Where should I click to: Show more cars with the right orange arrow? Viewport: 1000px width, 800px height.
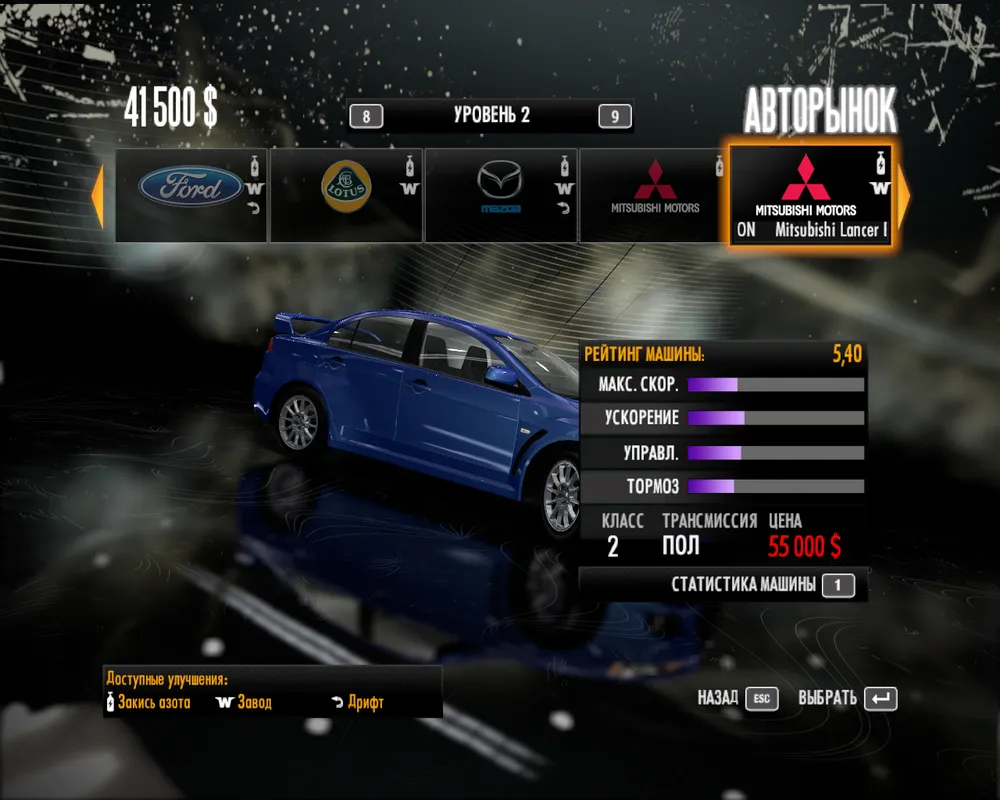point(904,197)
